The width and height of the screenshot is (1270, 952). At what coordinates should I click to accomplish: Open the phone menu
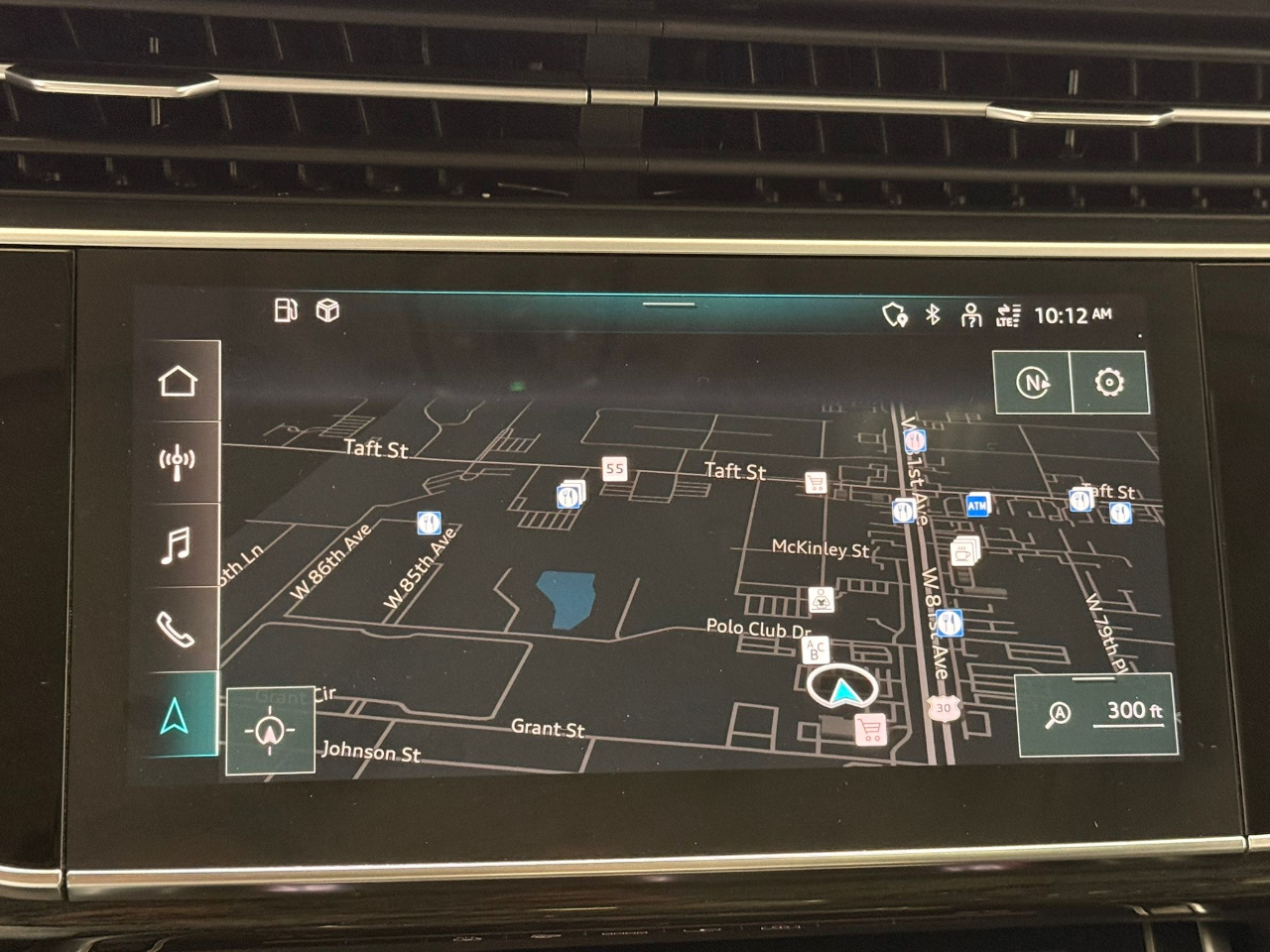click(x=177, y=629)
